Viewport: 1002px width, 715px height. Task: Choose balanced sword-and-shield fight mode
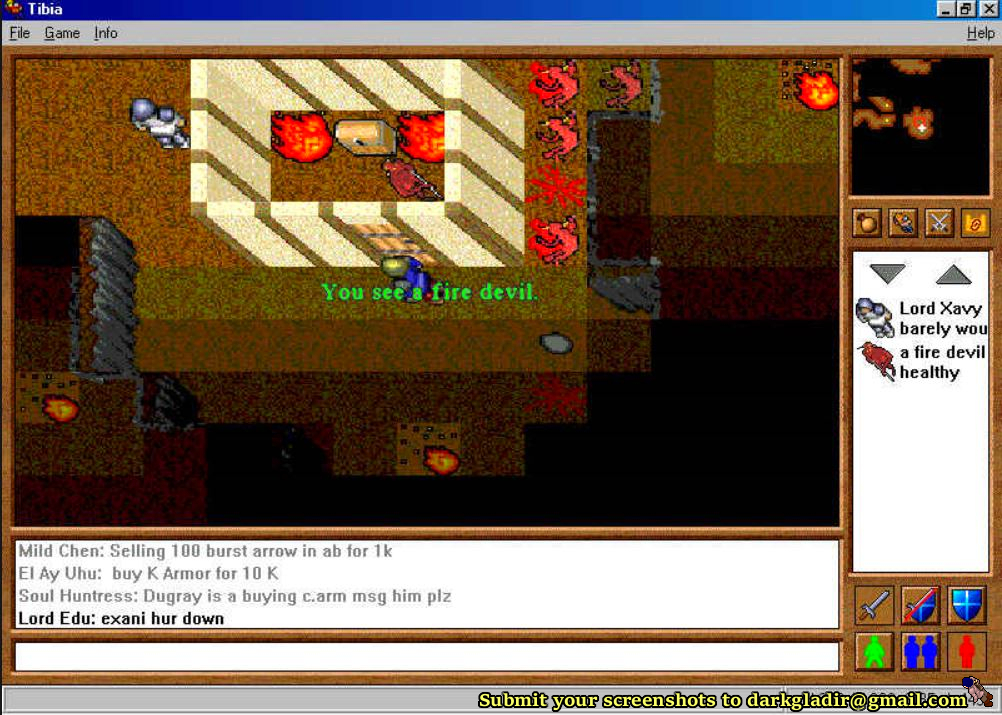pos(920,606)
